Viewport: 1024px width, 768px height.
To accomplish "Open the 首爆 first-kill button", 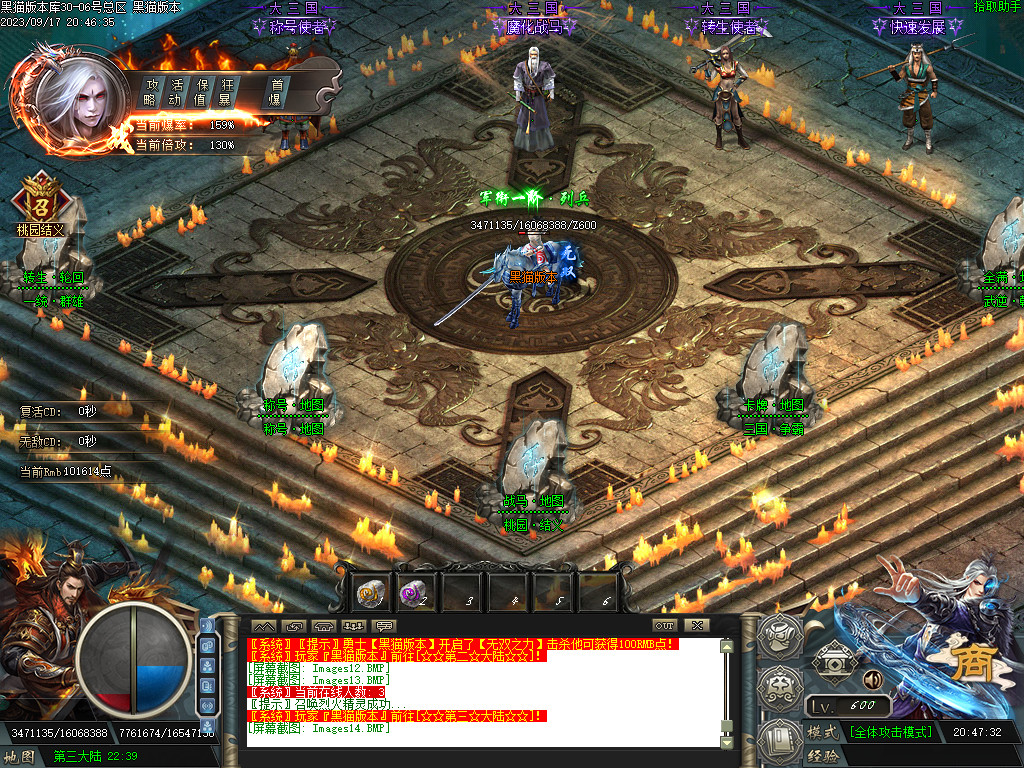I will tap(276, 91).
